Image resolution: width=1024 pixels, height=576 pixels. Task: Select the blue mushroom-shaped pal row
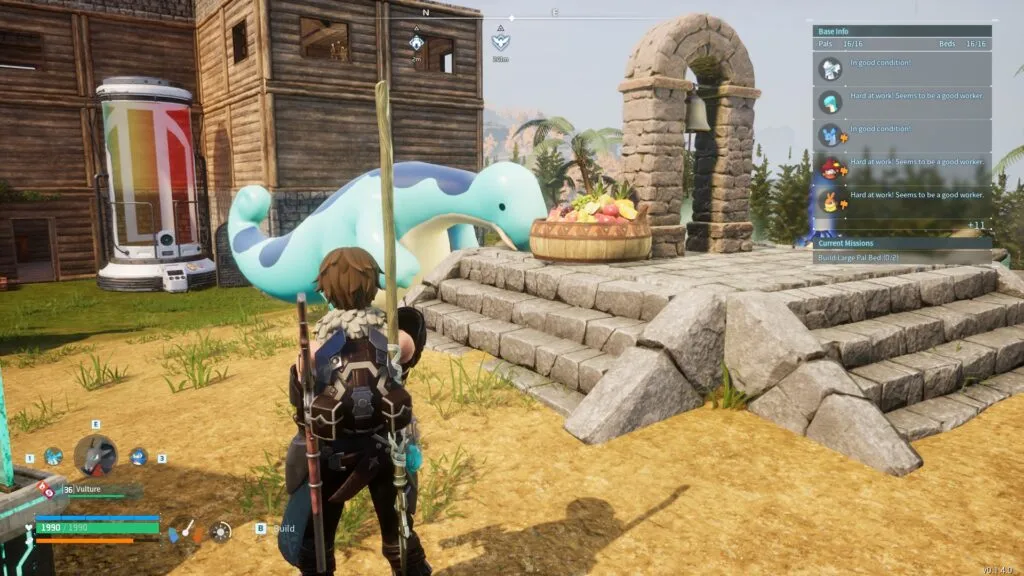pos(902,101)
